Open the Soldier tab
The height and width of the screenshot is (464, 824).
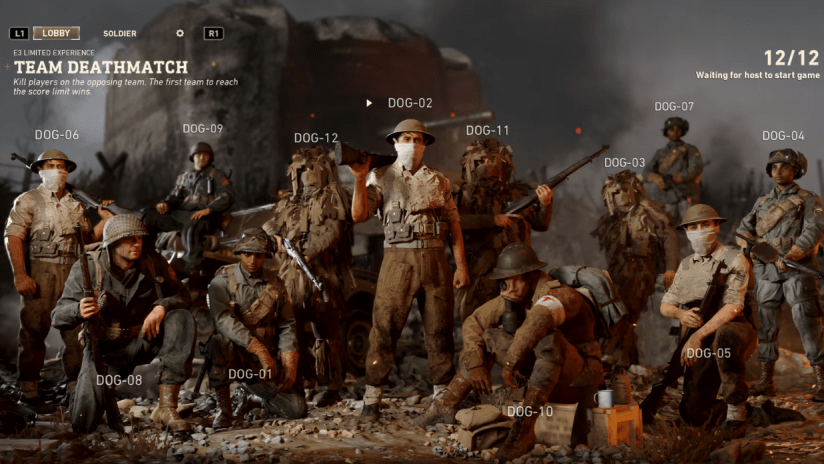(119, 33)
